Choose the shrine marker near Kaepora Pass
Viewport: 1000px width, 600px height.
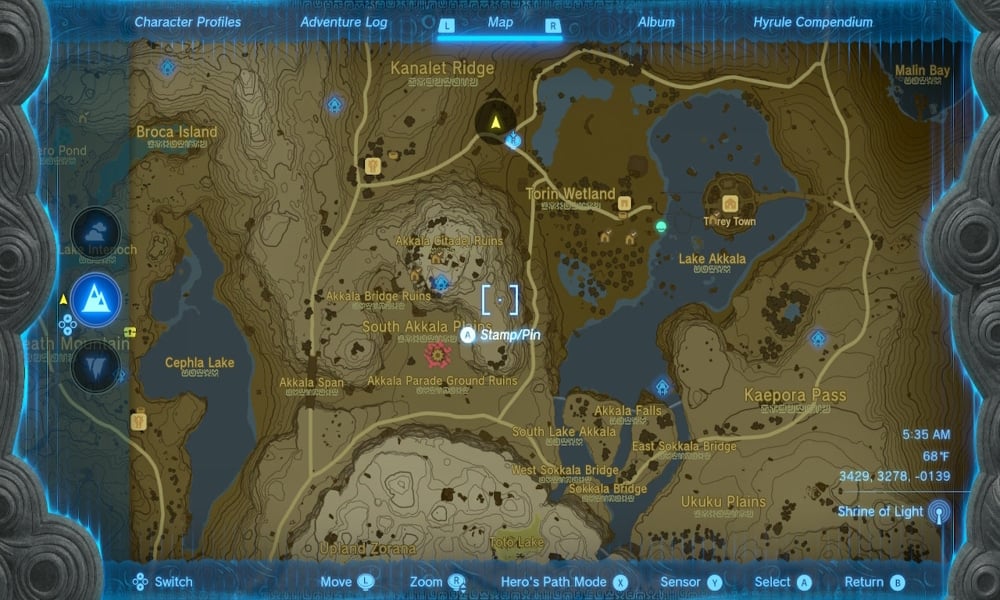(818, 339)
